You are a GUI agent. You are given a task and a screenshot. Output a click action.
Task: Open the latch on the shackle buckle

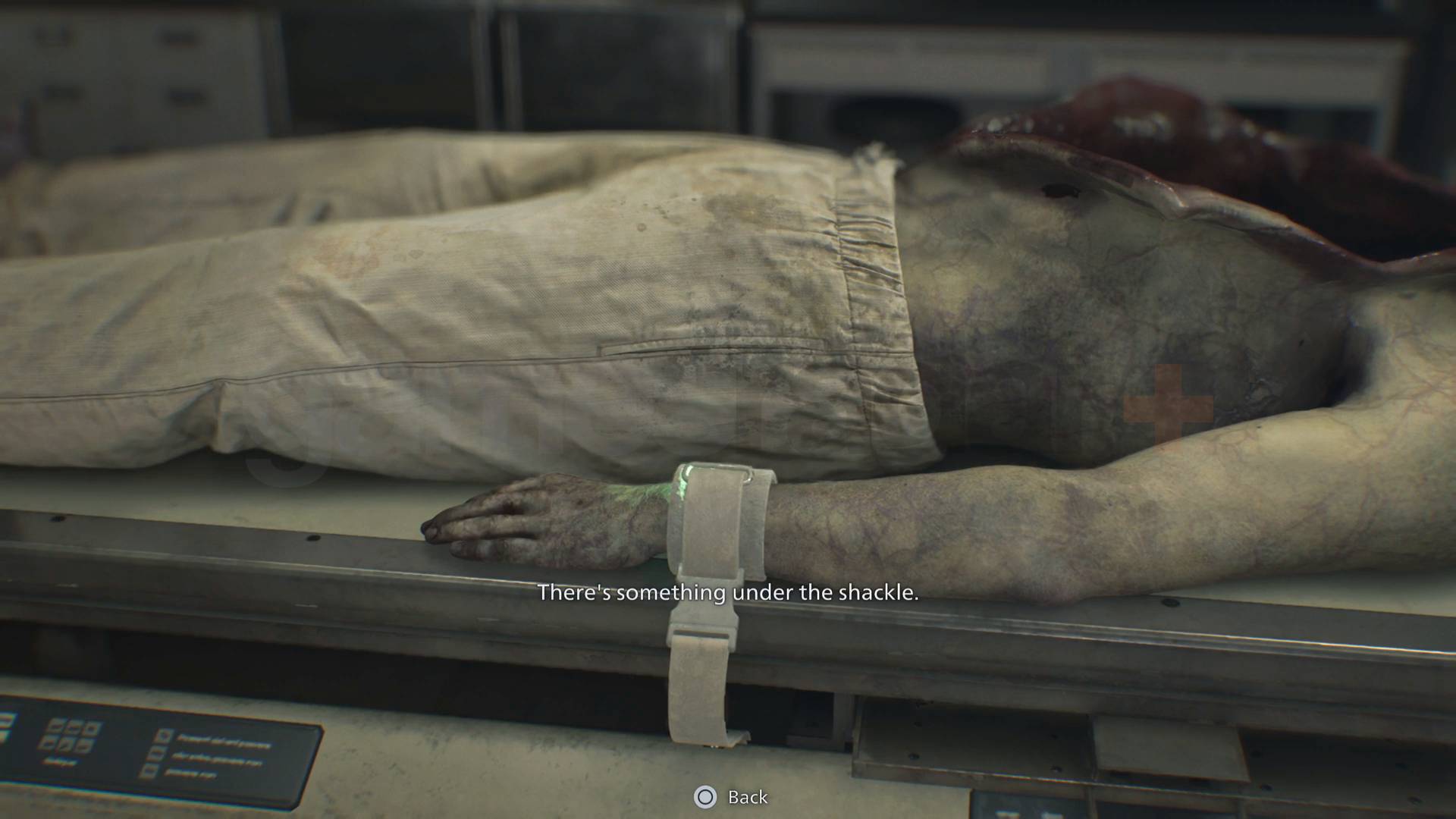coord(704,627)
